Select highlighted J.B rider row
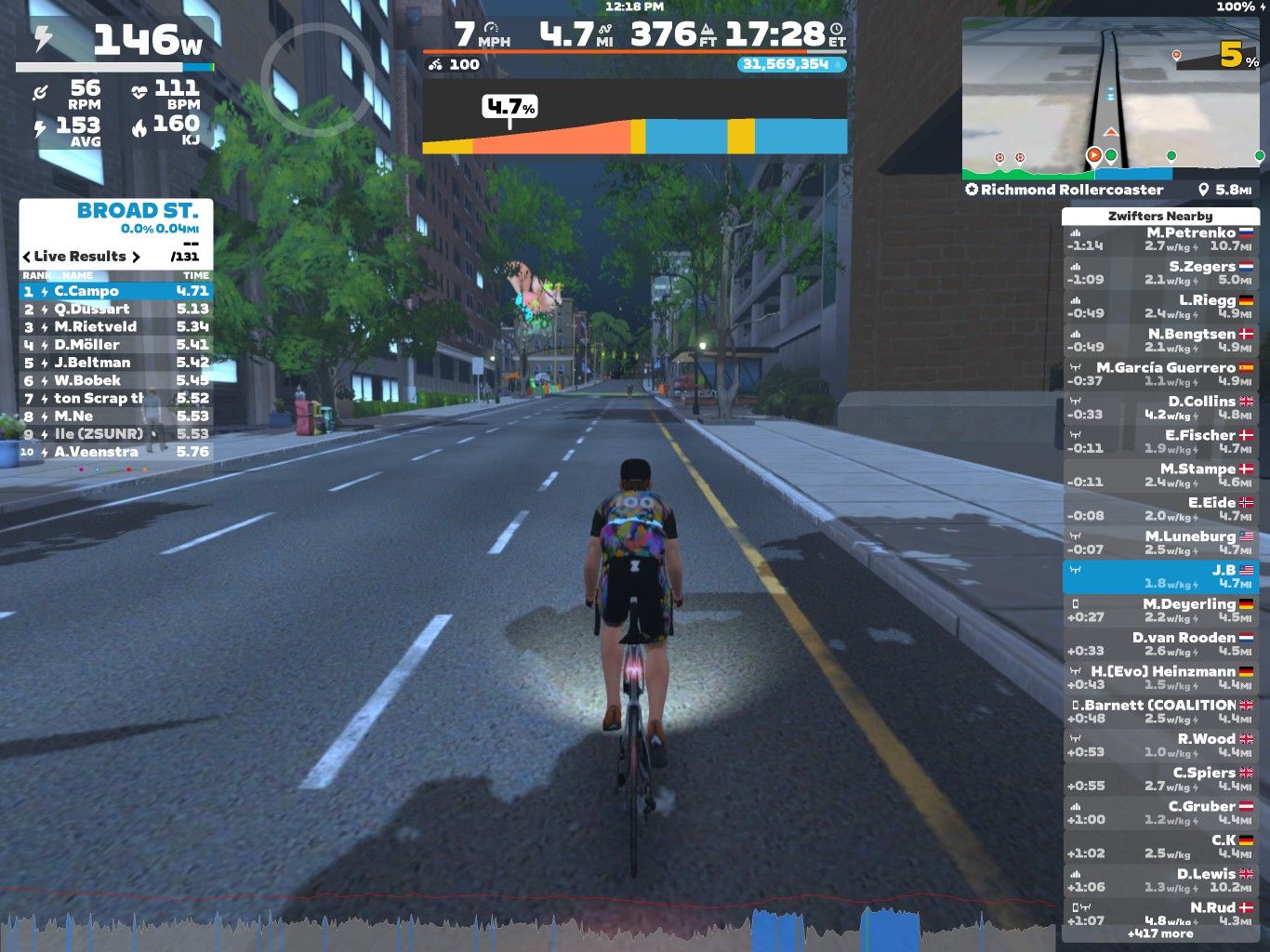Image resolution: width=1270 pixels, height=952 pixels. (1159, 576)
